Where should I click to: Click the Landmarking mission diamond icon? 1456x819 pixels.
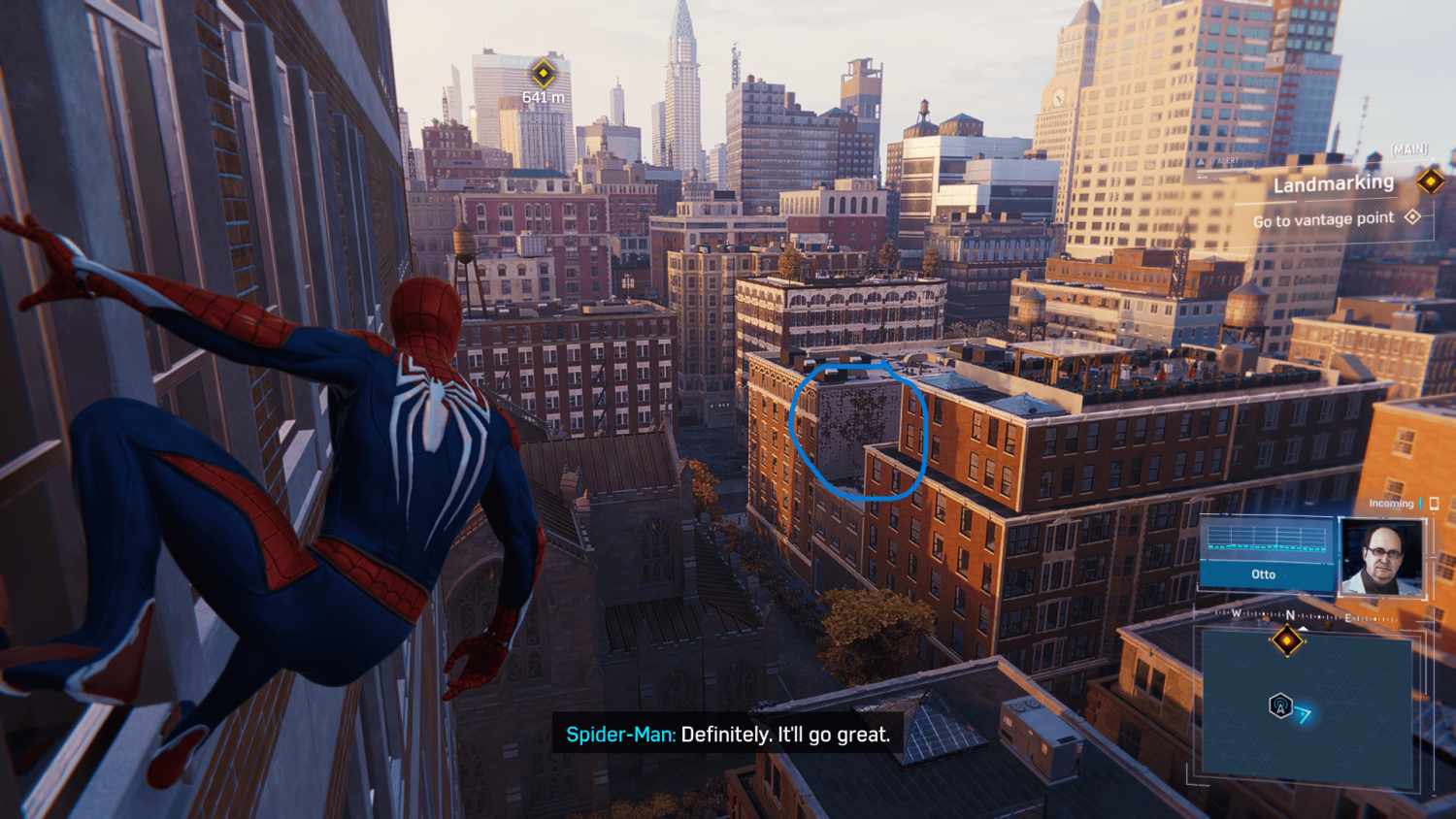[x=1430, y=180]
